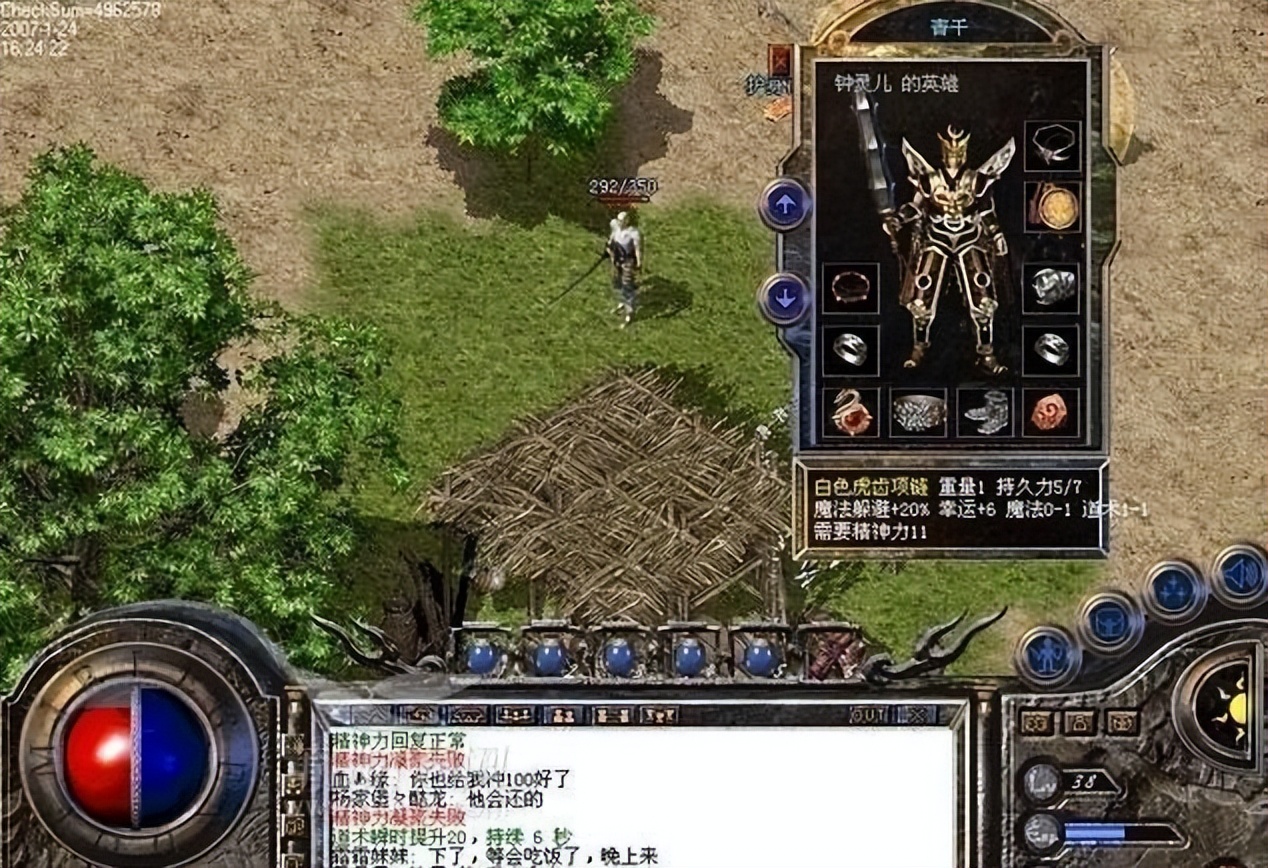Choose the swan charm equipment slot
This screenshot has height=868, width=1268.
(850, 412)
